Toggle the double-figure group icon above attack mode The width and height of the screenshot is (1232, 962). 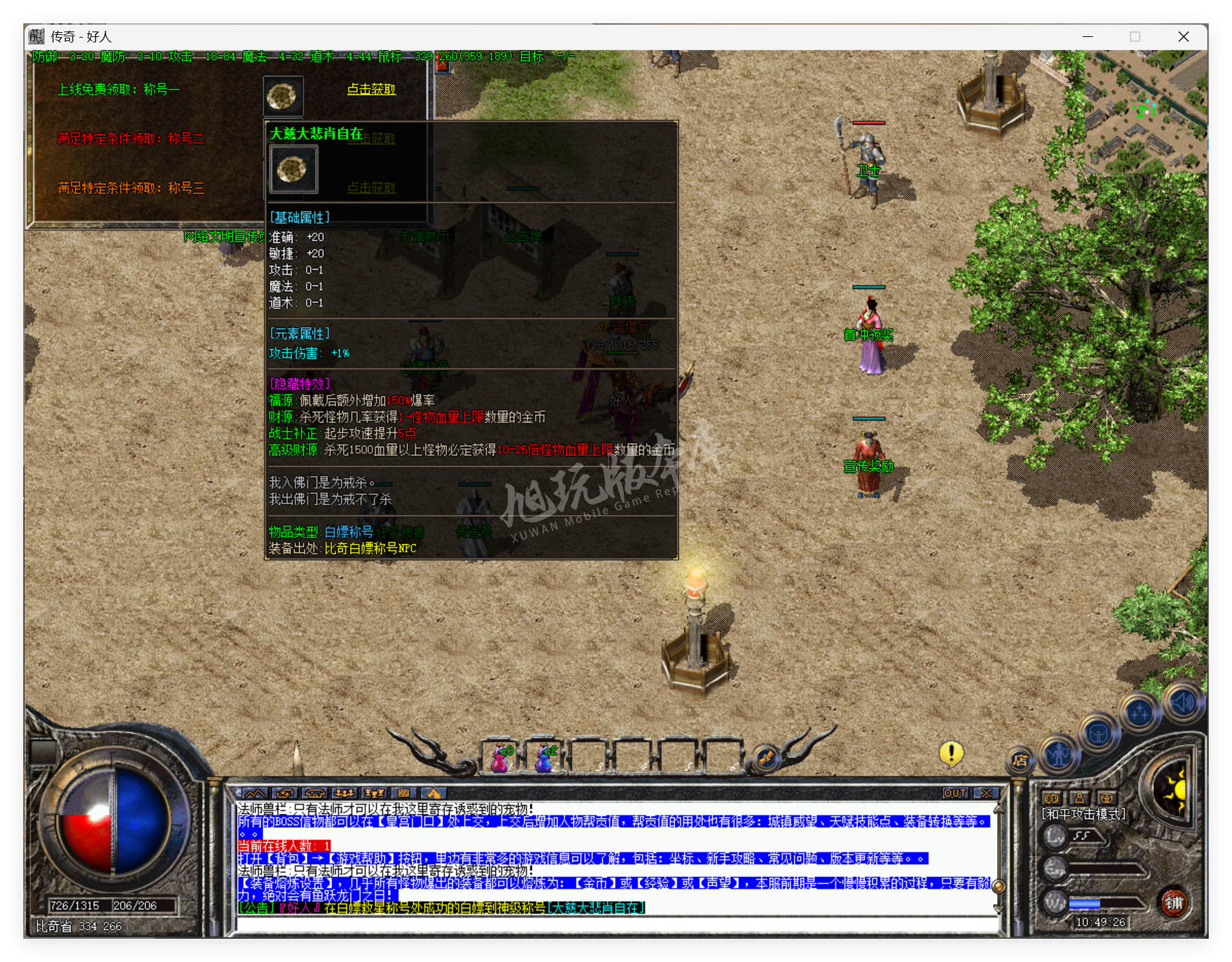1052,798
